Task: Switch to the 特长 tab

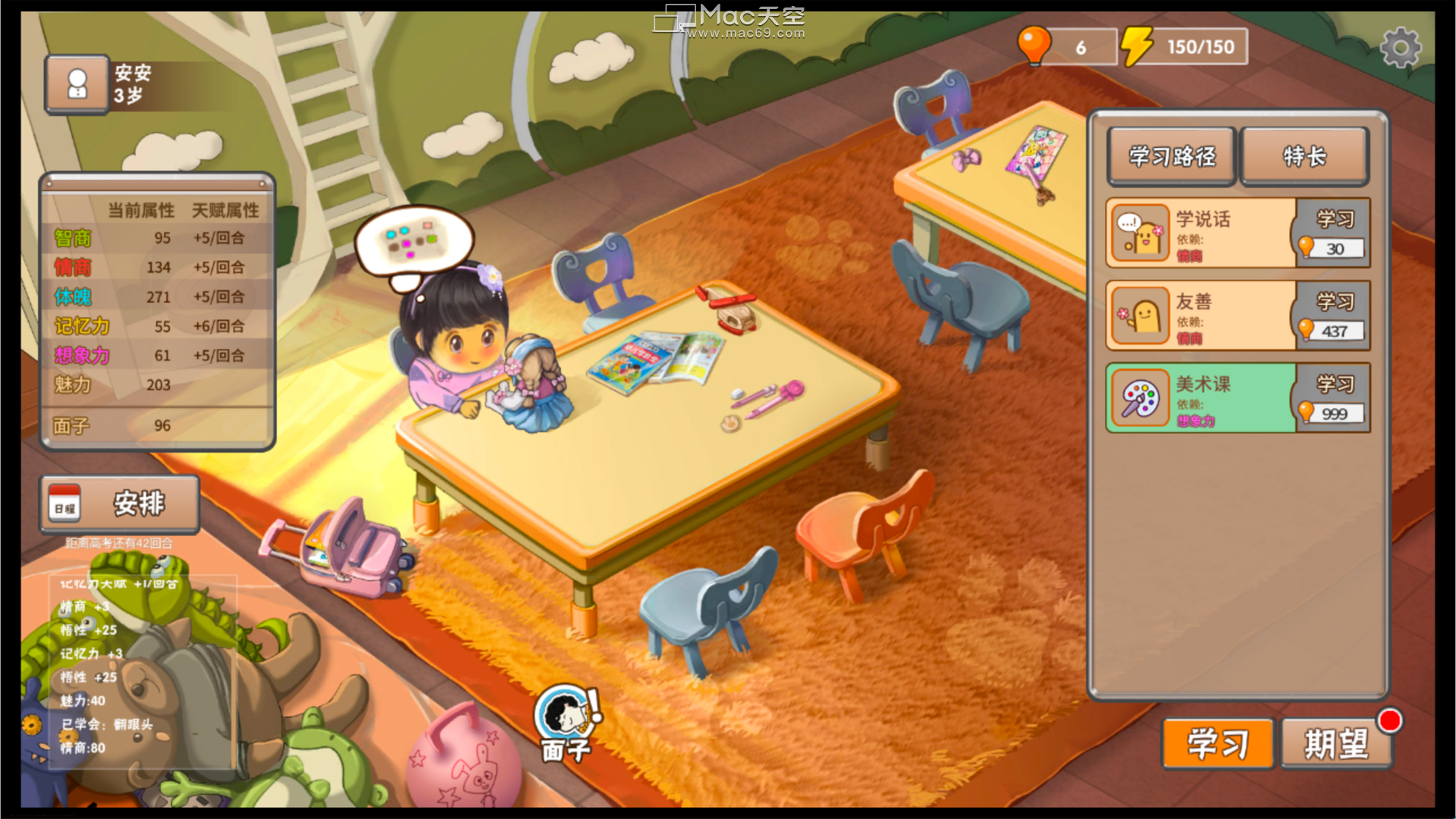Action: coord(1304,156)
